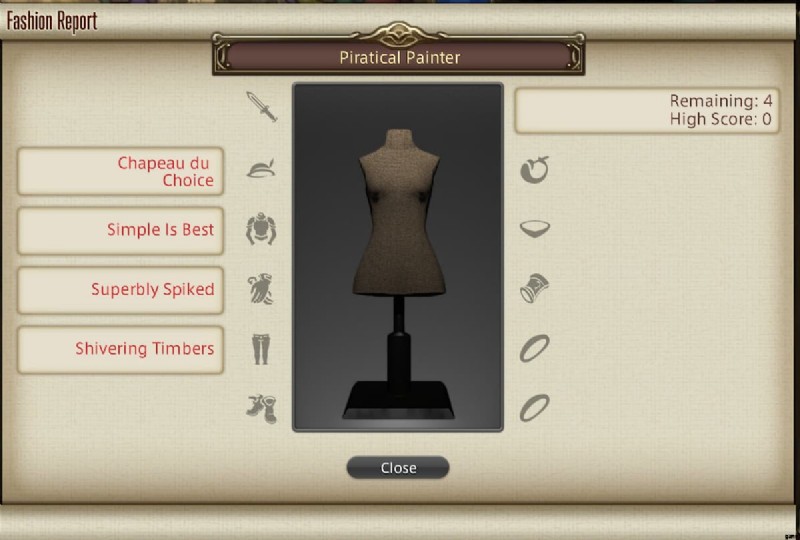Choose the body armor slot icon

coord(261,229)
